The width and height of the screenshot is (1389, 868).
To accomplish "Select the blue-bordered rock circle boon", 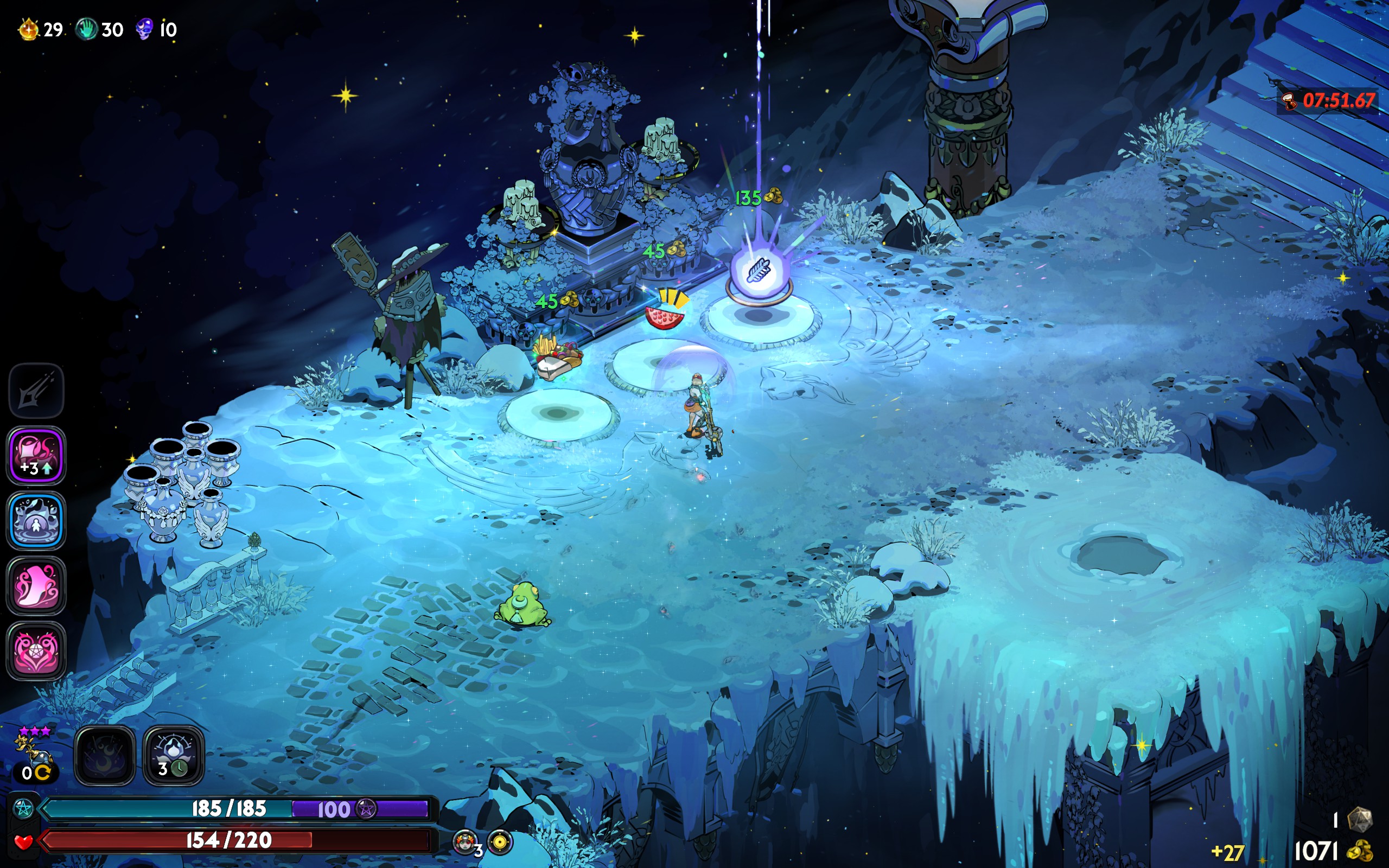I will [x=36, y=520].
